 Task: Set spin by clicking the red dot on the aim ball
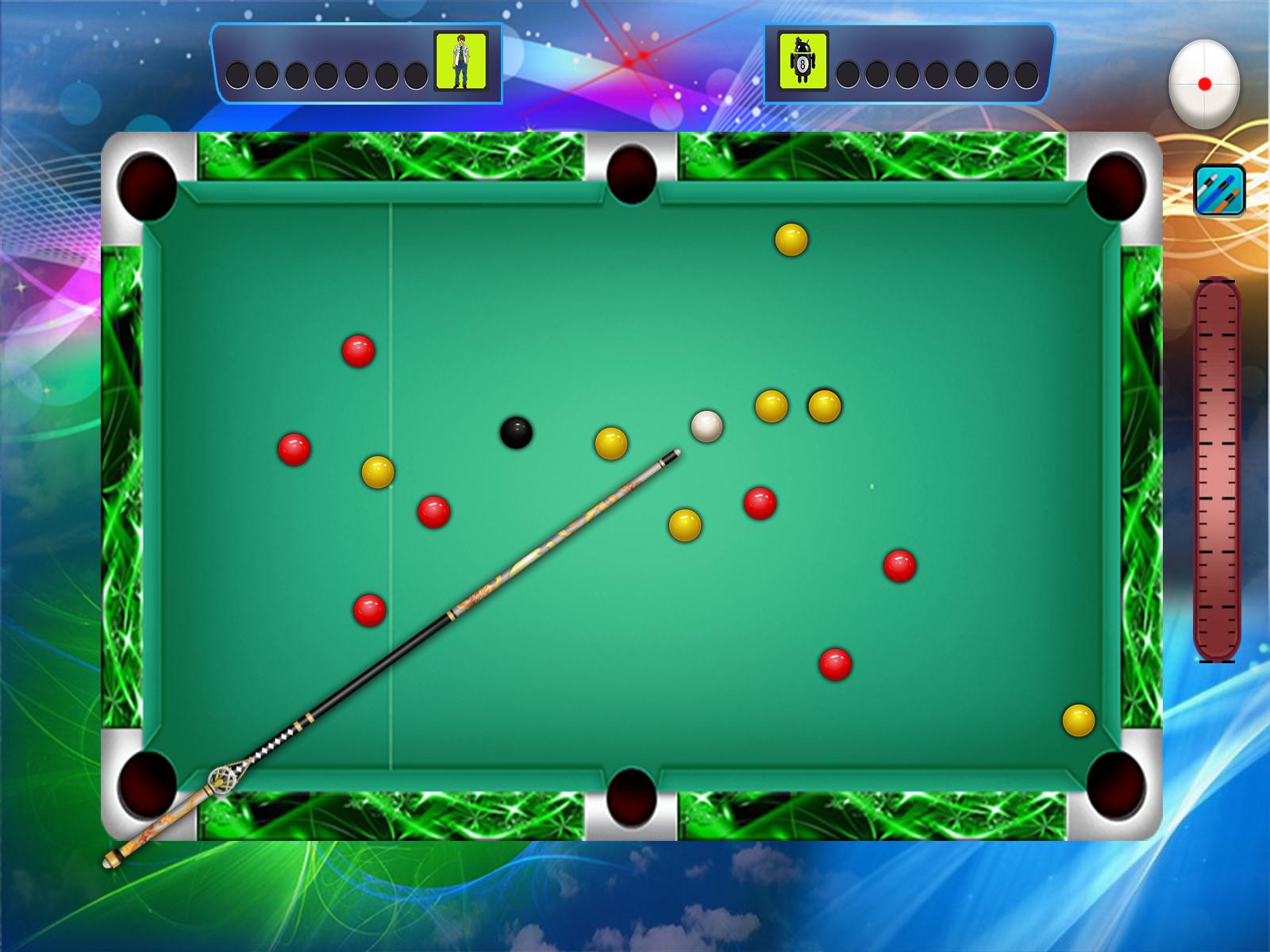1206,81
